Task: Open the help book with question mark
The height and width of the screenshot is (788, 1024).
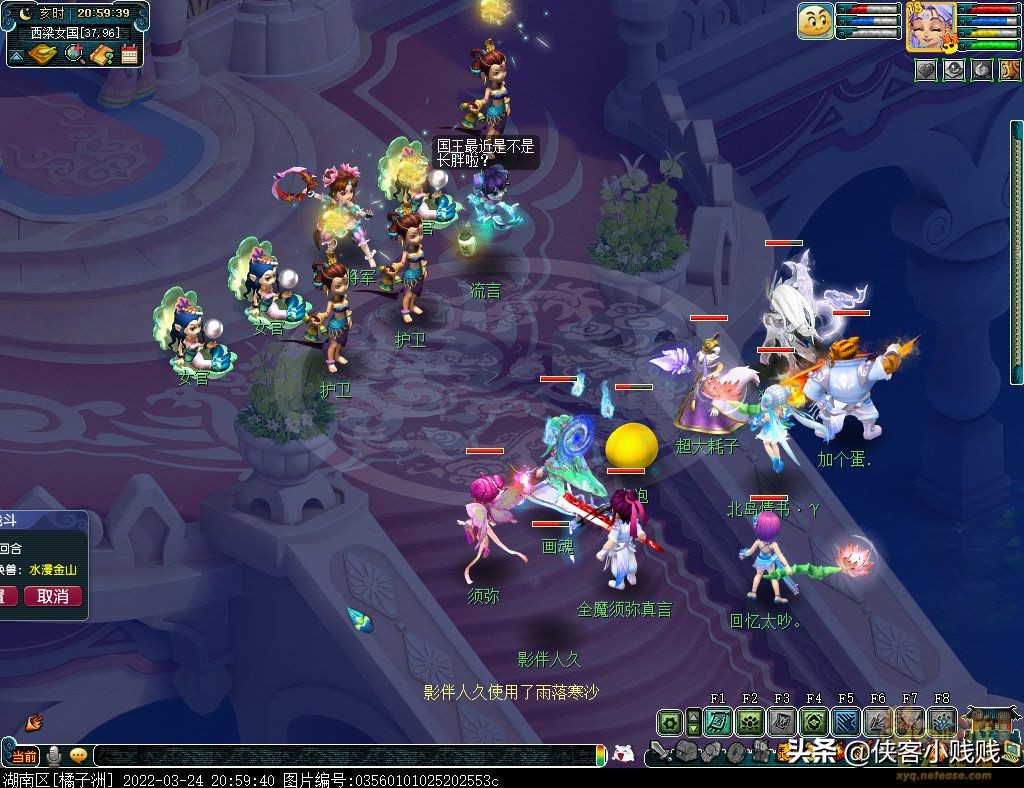Action: (x=101, y=54)
